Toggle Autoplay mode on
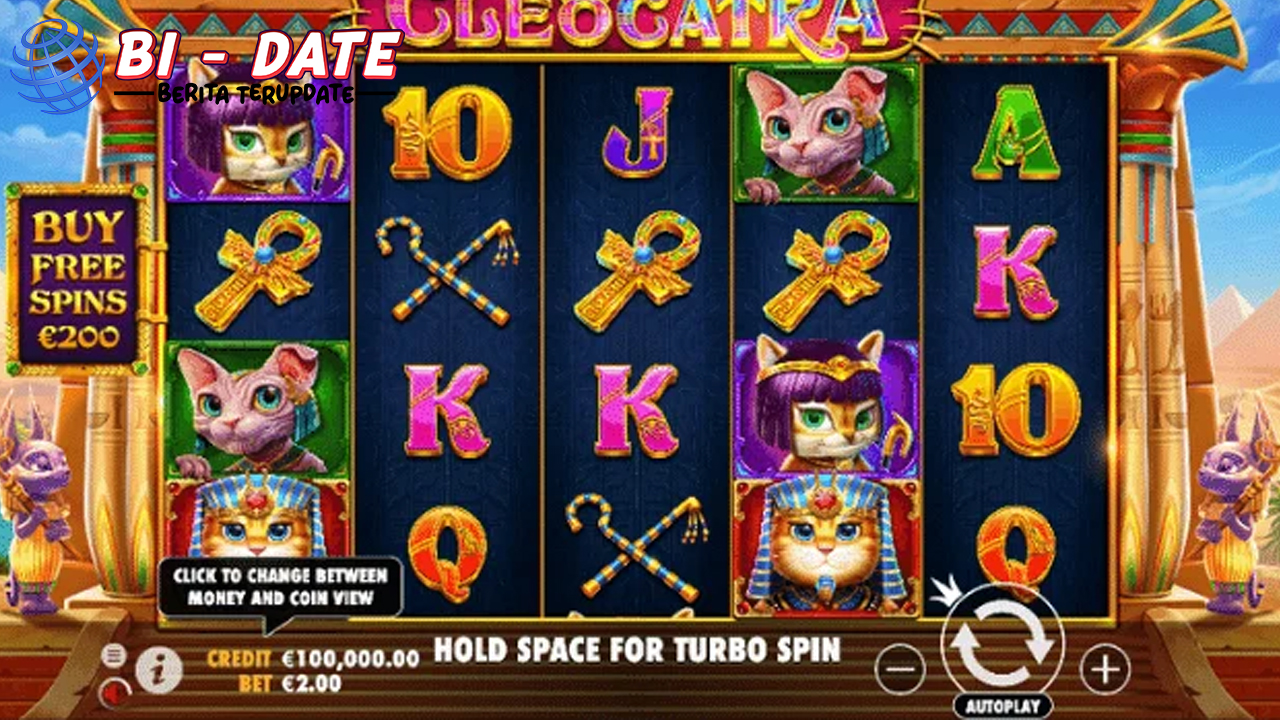Viewport: 1280px width, 720px height. [x=1002, y=703]
